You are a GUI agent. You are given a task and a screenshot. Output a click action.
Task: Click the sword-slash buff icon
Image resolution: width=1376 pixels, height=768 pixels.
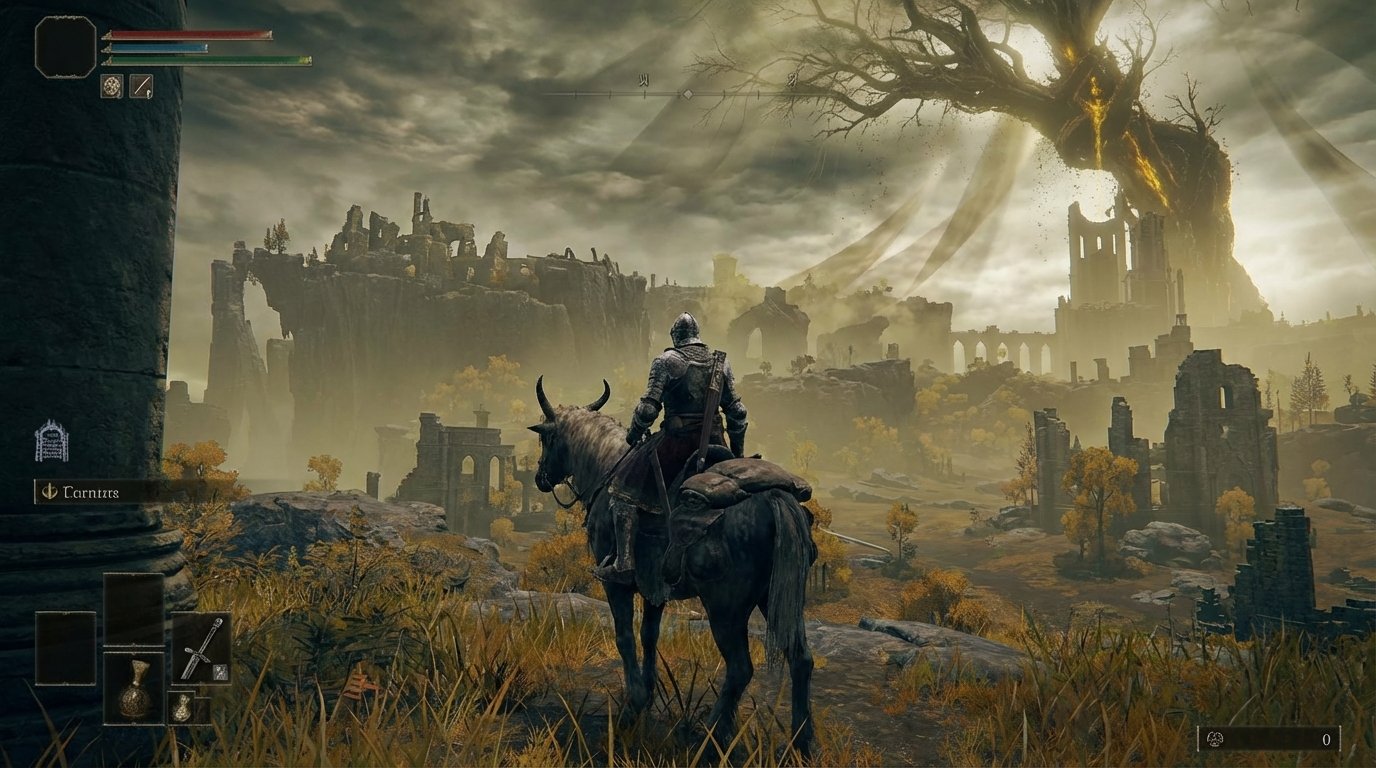(x=142, y=86)
